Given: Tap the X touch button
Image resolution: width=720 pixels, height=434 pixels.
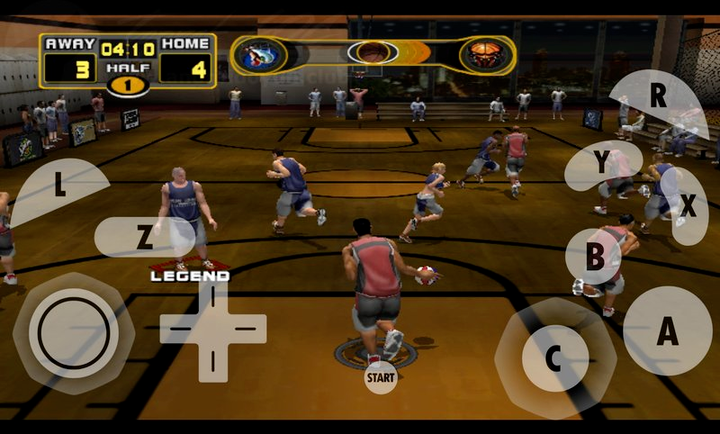Looking at the screenshot, I should 687,206.
